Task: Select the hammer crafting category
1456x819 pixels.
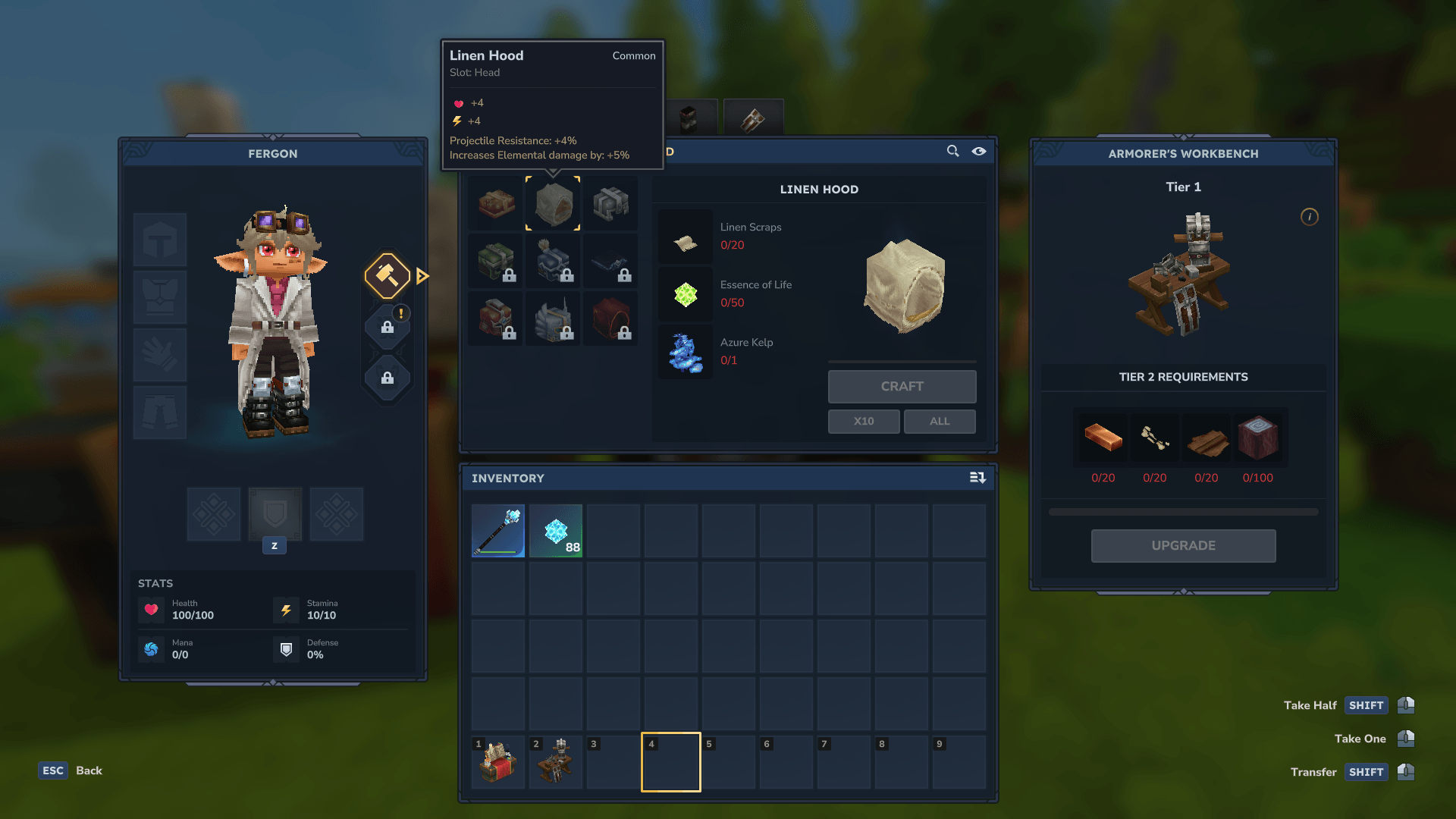Action: click(x=388, y=275)
